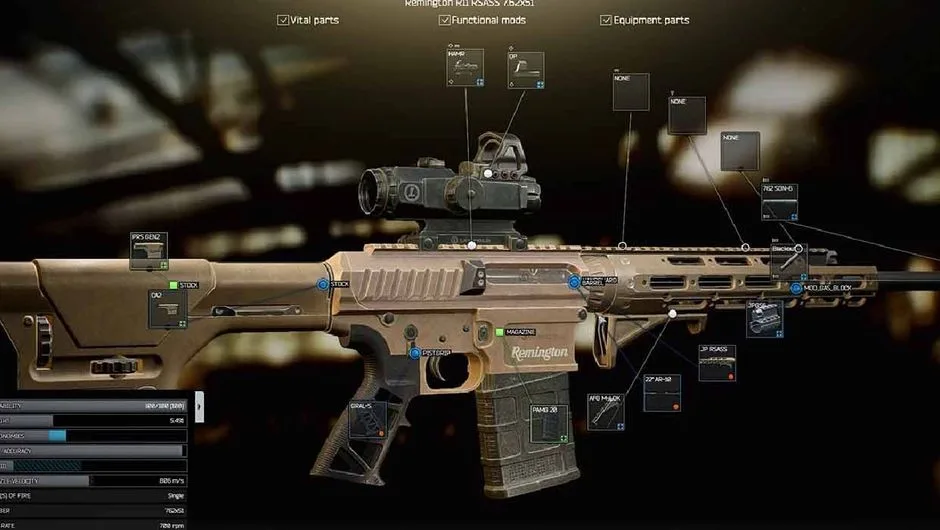The image size is (940, 530).
Task: Click the green MAGAZINE slot marker
Action: pos(499,331)
